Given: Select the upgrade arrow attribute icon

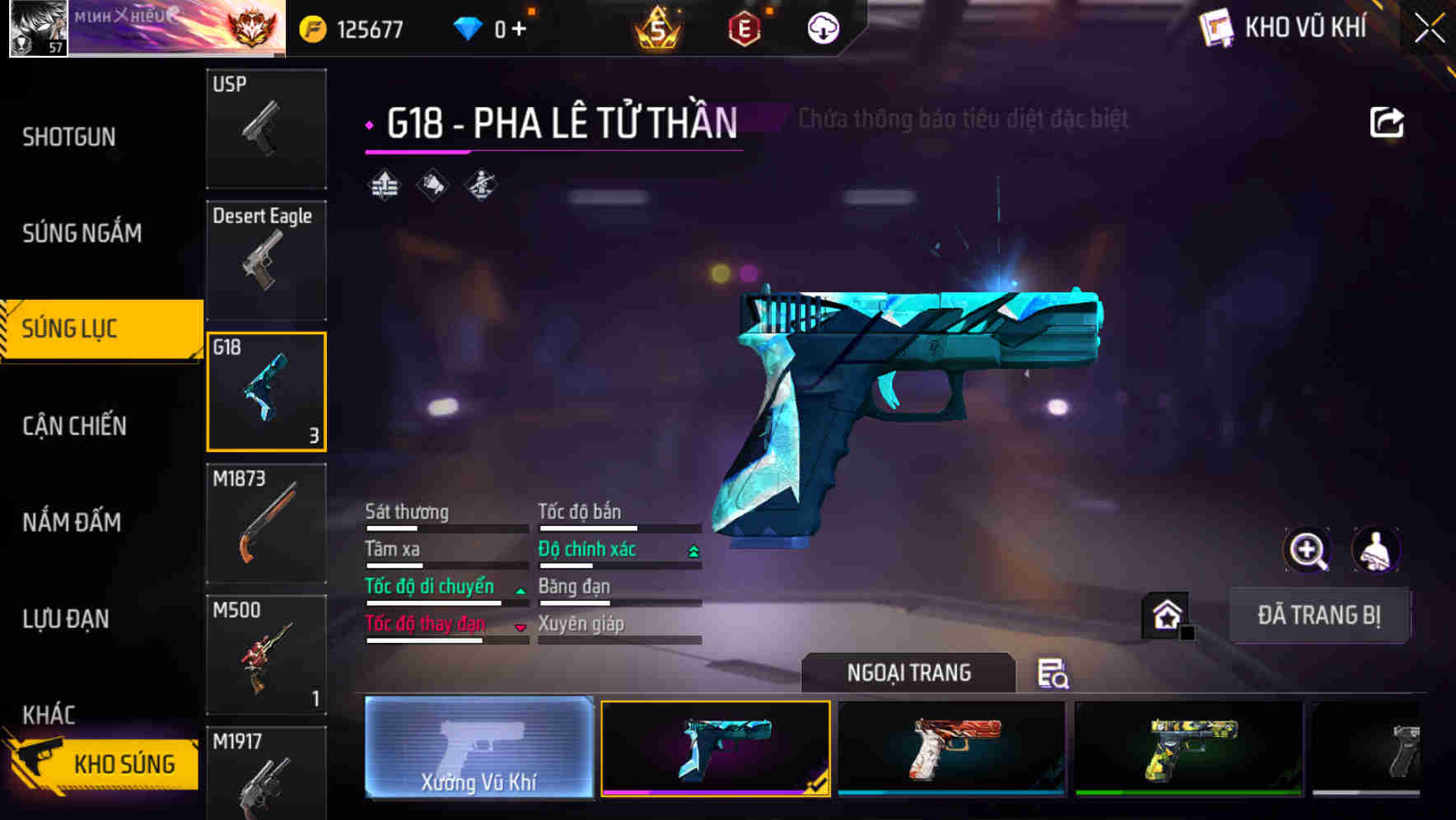Looking at the screenshot, I should click(382, 184).
